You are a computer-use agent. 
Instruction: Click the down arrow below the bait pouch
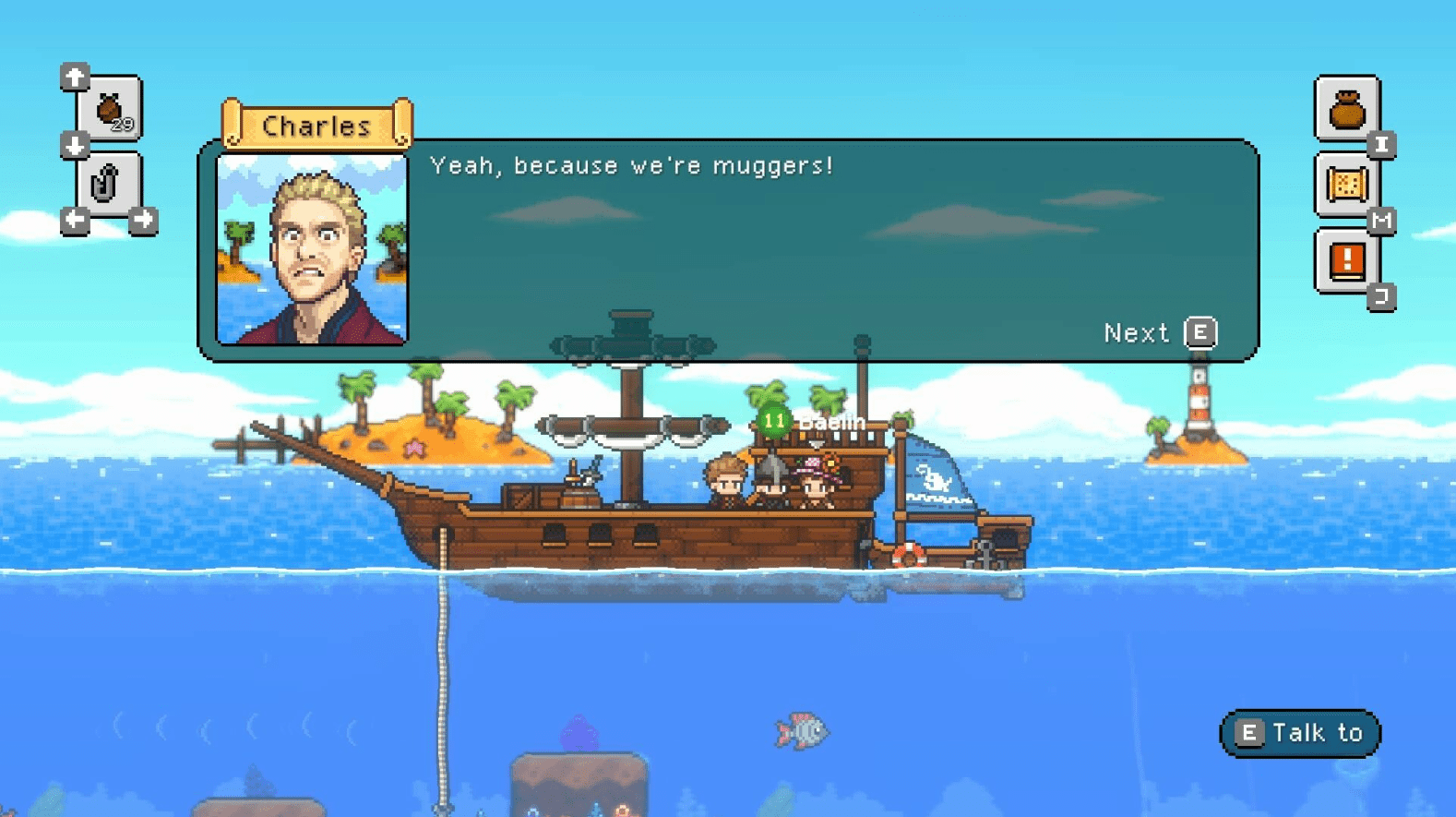(74, 145)
